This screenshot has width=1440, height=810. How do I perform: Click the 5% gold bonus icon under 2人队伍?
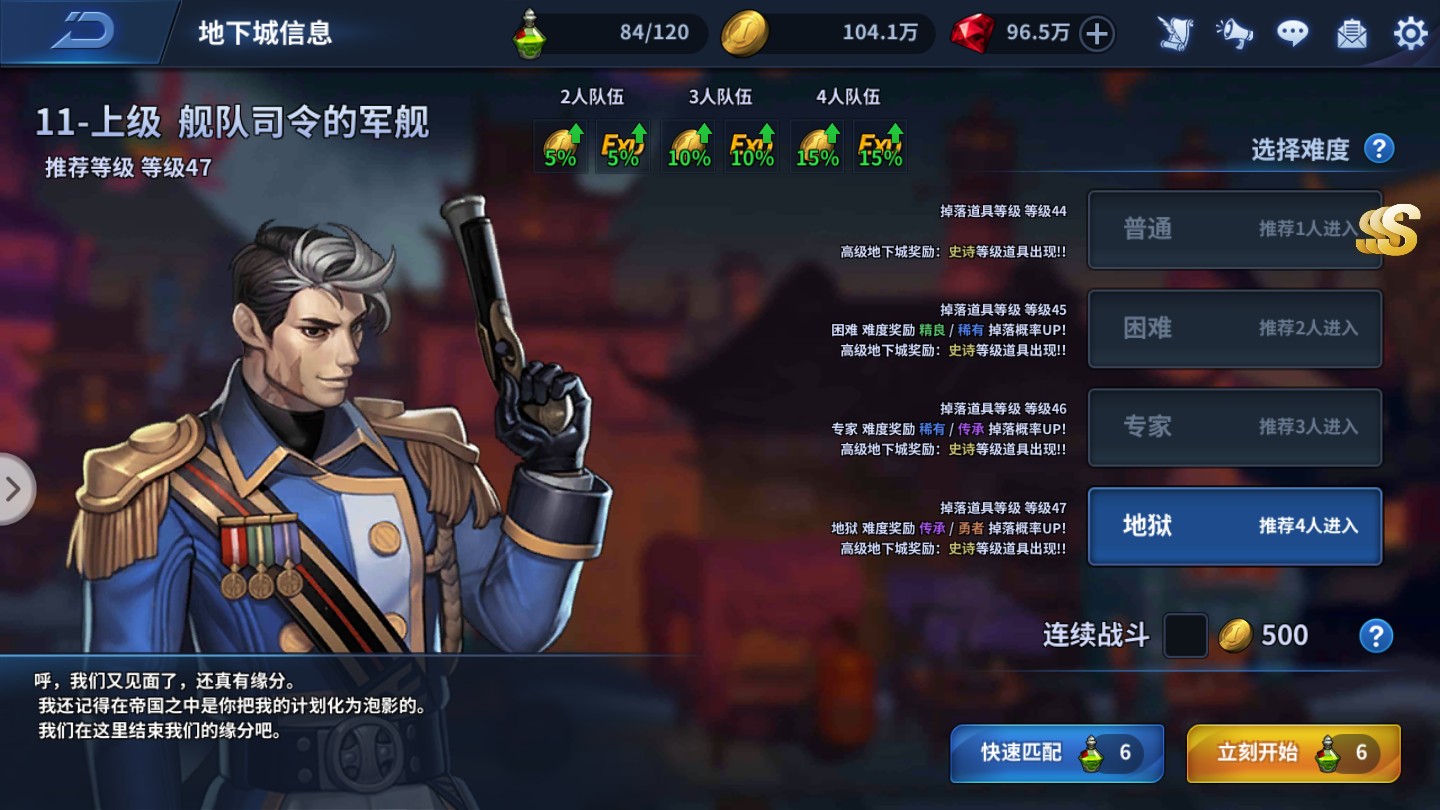click(560, 147)
